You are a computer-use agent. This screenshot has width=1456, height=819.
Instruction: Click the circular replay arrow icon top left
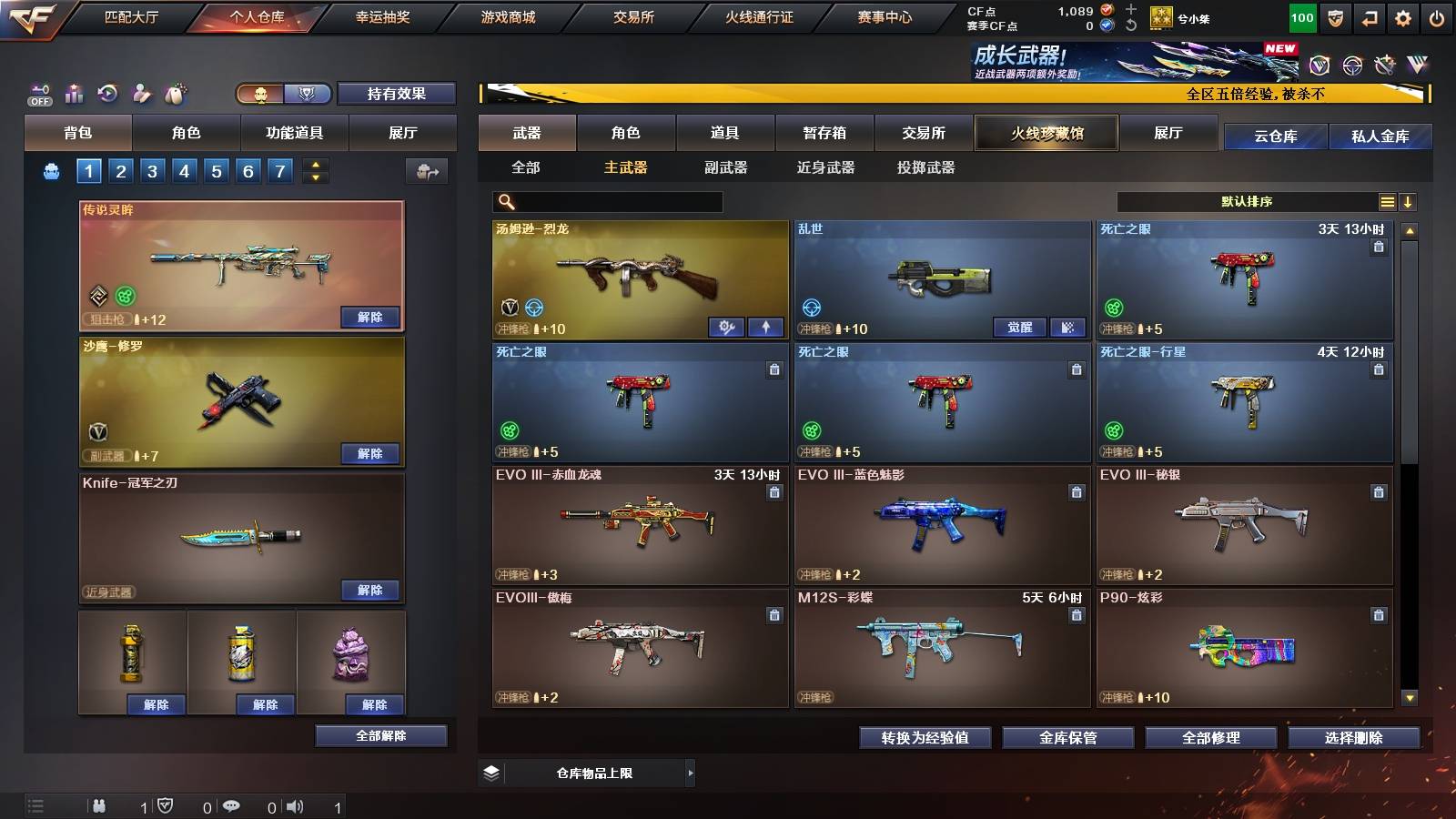pos(106,93)
